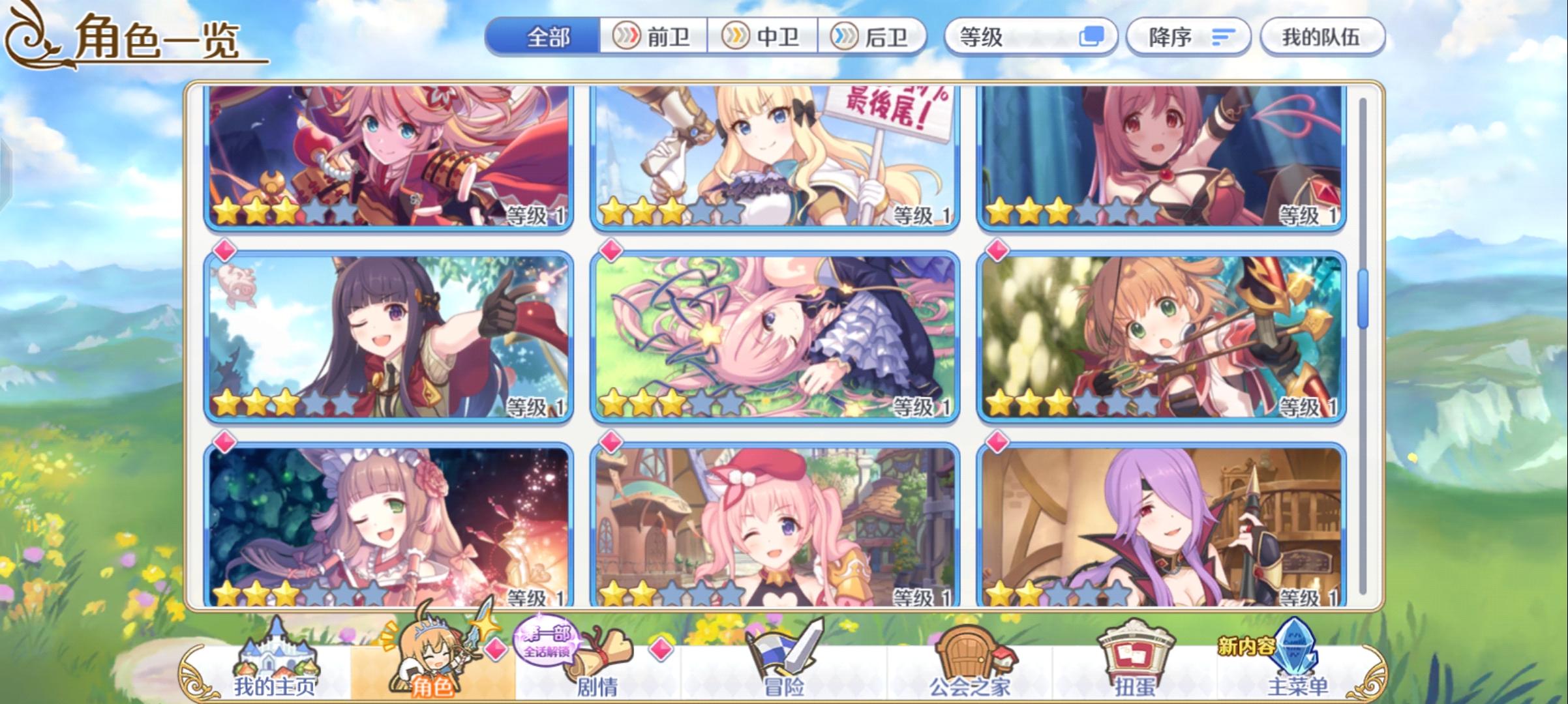Select the 中卫 midguard filter
Viewport: 1568px width, 704px height.
coord(764,37)
